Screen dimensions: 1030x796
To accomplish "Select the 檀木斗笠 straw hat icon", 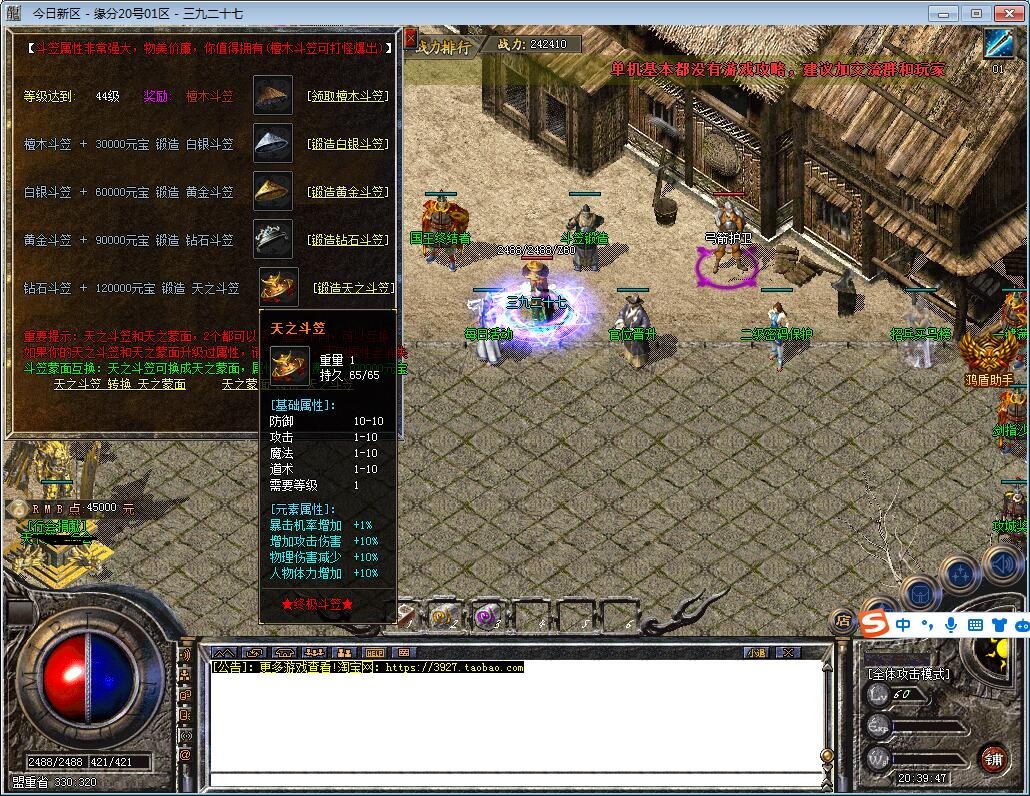I will click(272, 96).
